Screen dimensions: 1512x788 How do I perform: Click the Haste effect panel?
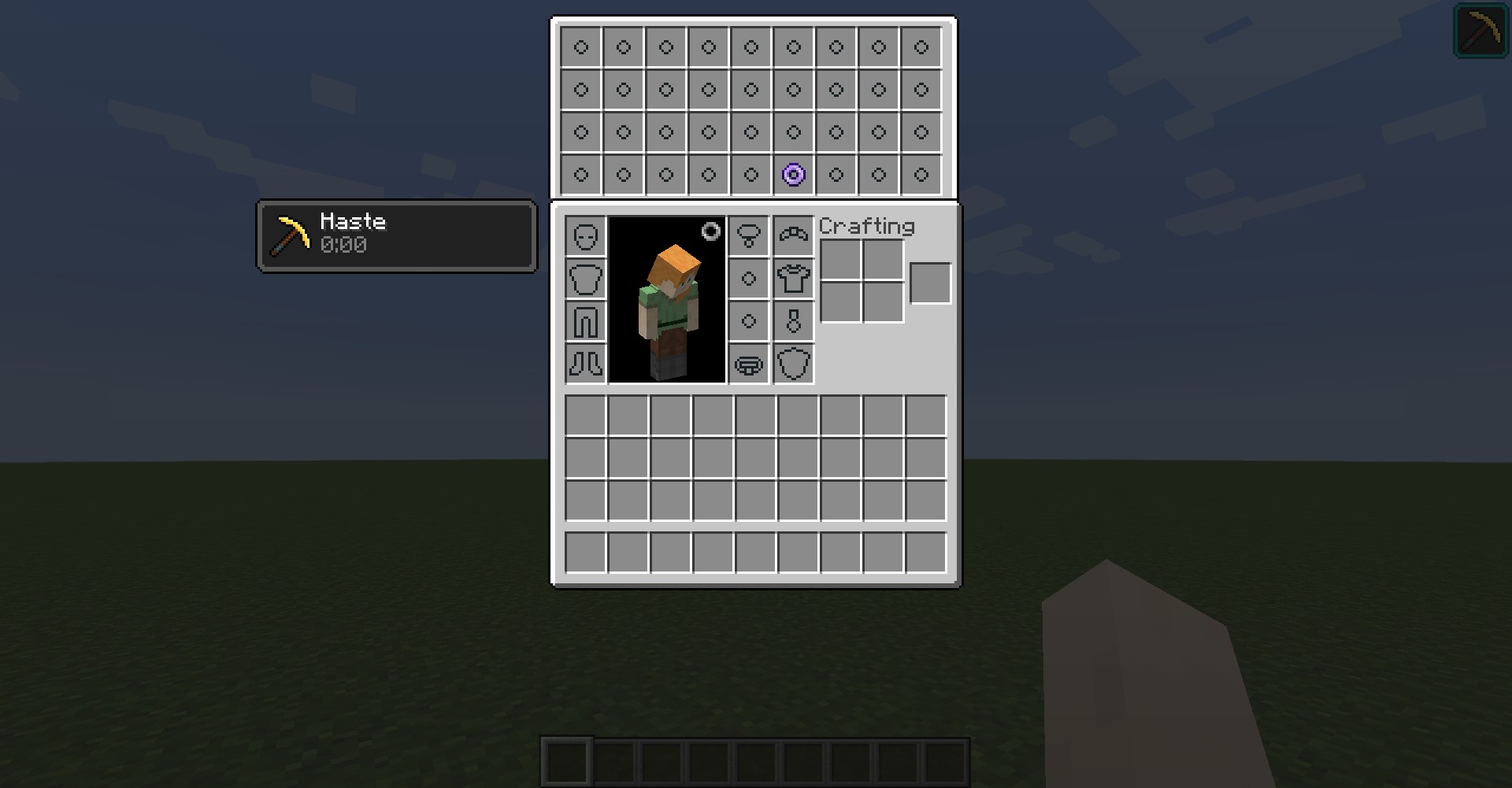point(397,236)
